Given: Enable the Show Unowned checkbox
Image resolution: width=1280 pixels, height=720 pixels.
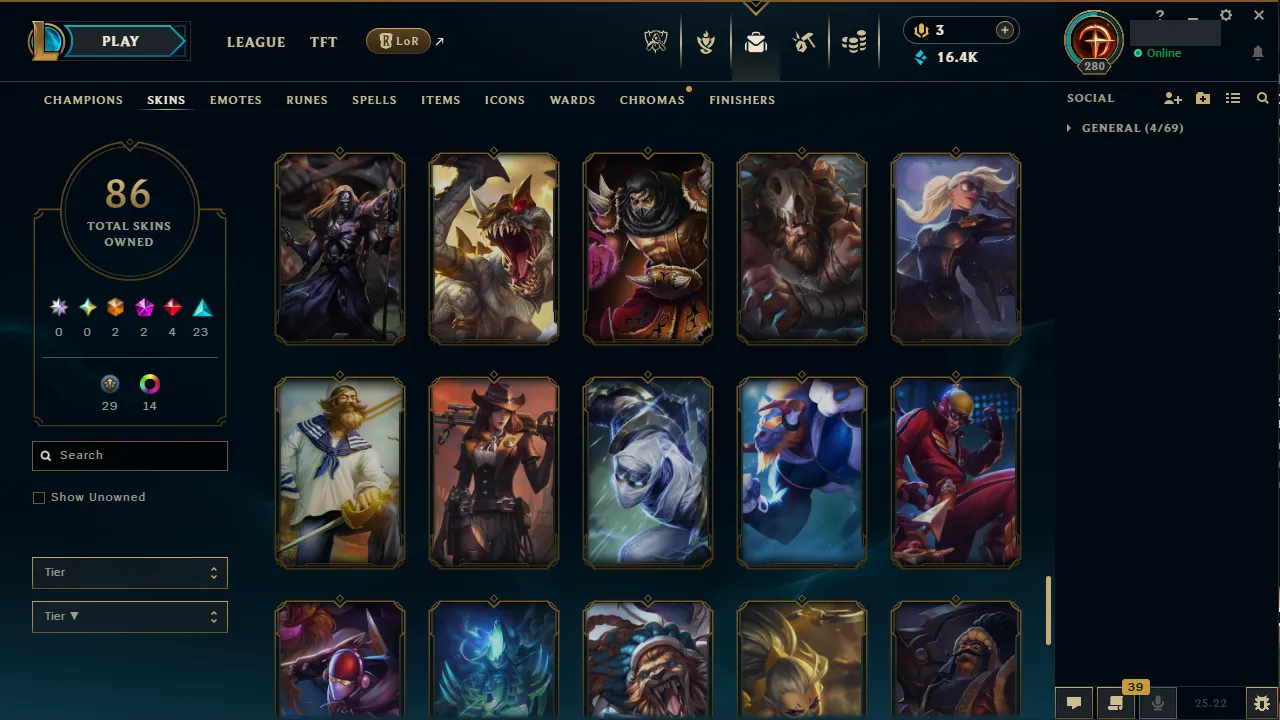Looking at the screenshot, I should (39, 497).
